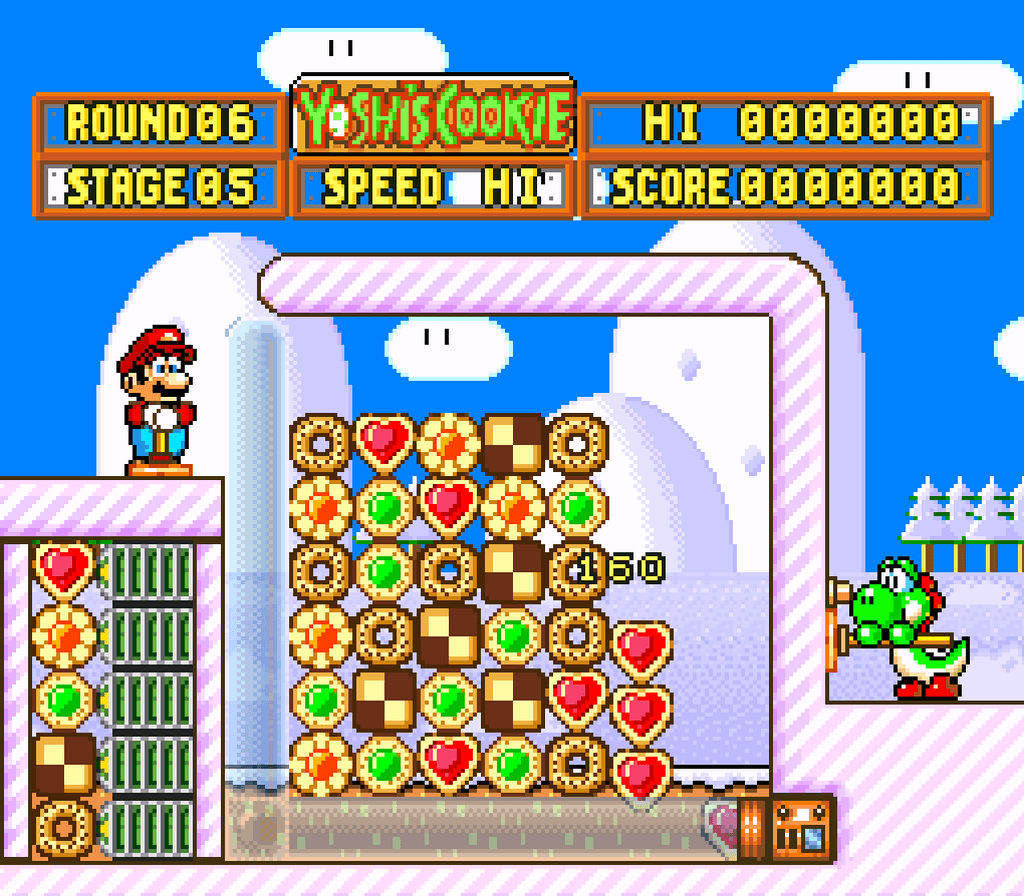Pick the checkerboard cookie in the board's top row
Image resolution: width=1024 pixels, height=896 pixels.
coord(513,442)
